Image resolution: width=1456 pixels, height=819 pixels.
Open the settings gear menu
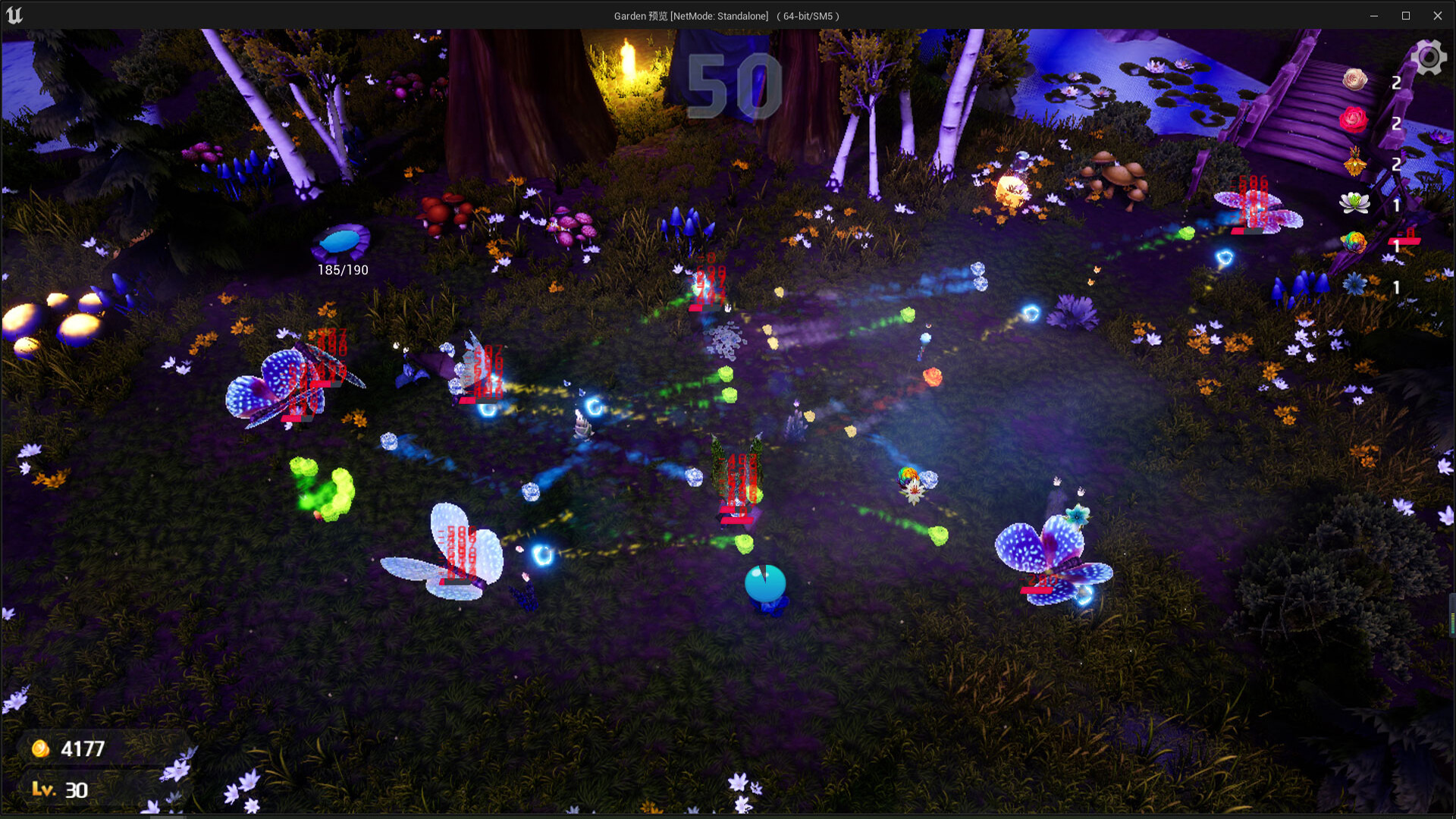pyautogui.click(x=1429, y=56)
